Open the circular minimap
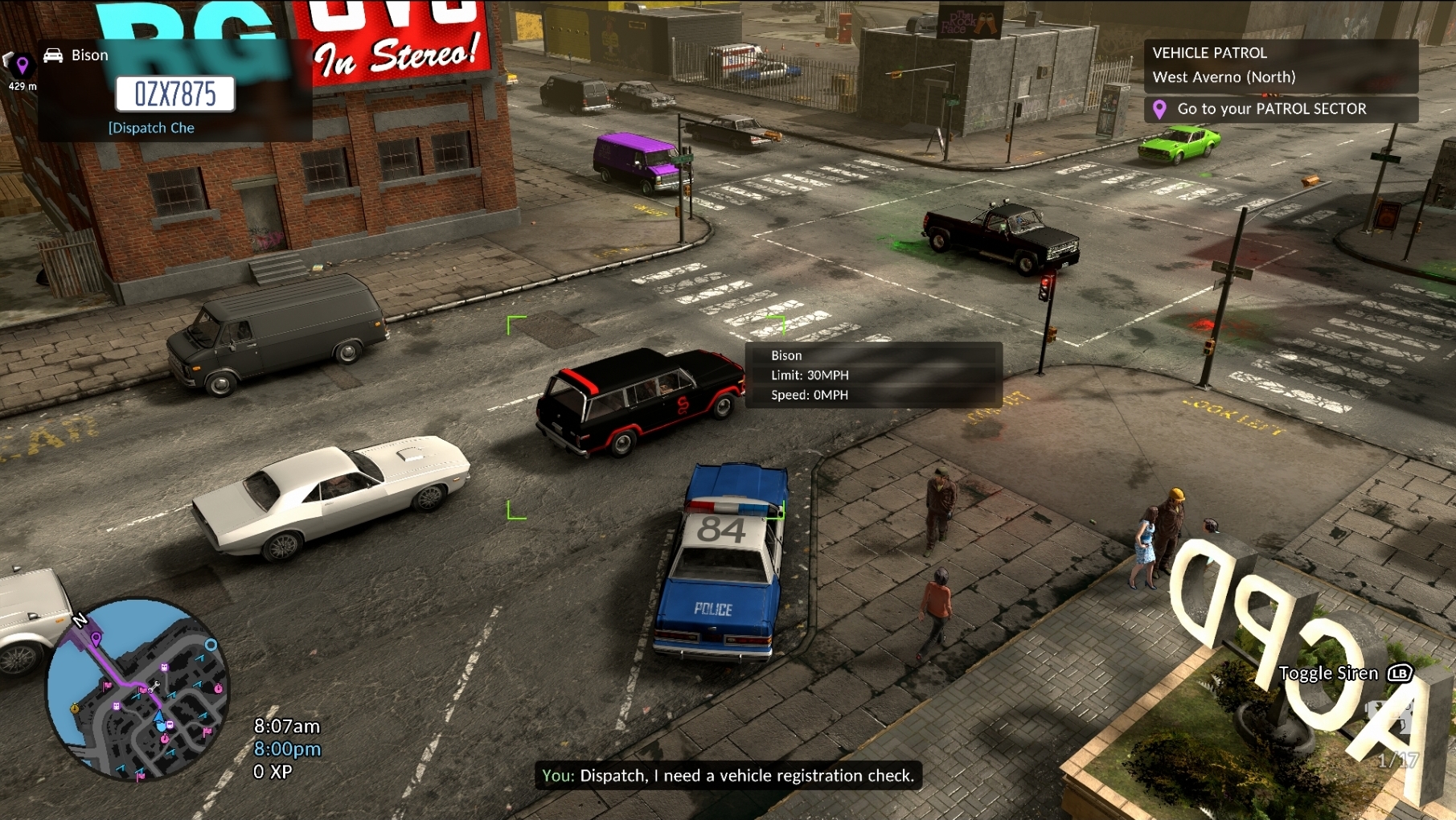The width and height of the screenshot is (1456, 820). [137, 689]
